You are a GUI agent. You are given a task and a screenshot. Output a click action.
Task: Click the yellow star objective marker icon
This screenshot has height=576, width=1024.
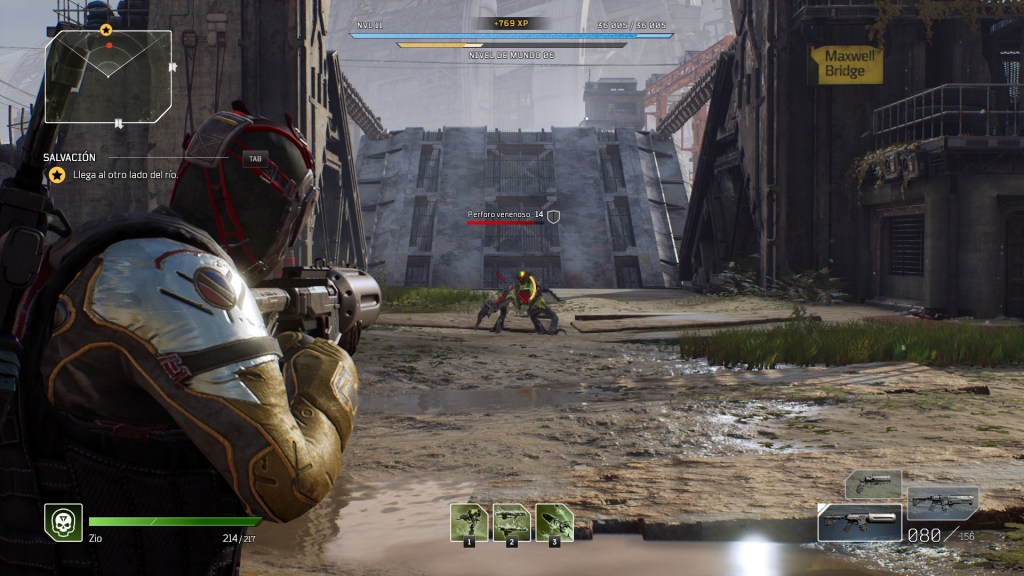[57, 175]
